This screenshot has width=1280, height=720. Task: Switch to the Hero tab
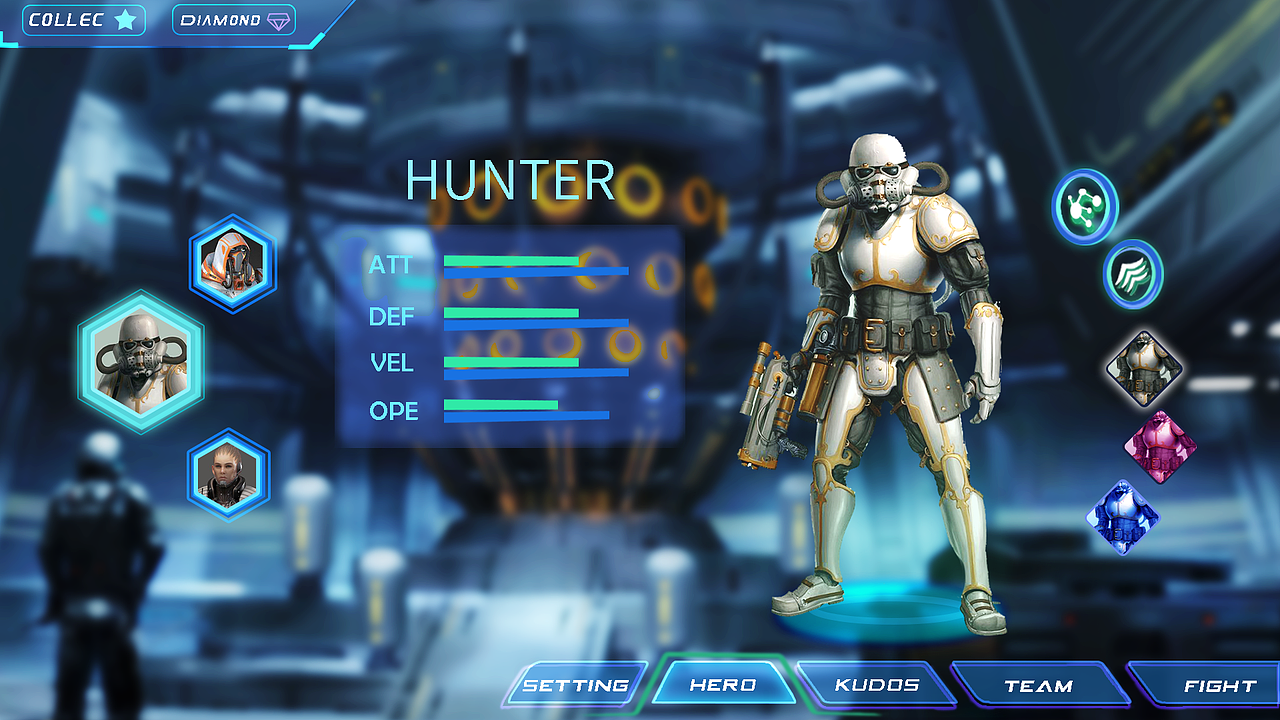(x=723, y=684)
